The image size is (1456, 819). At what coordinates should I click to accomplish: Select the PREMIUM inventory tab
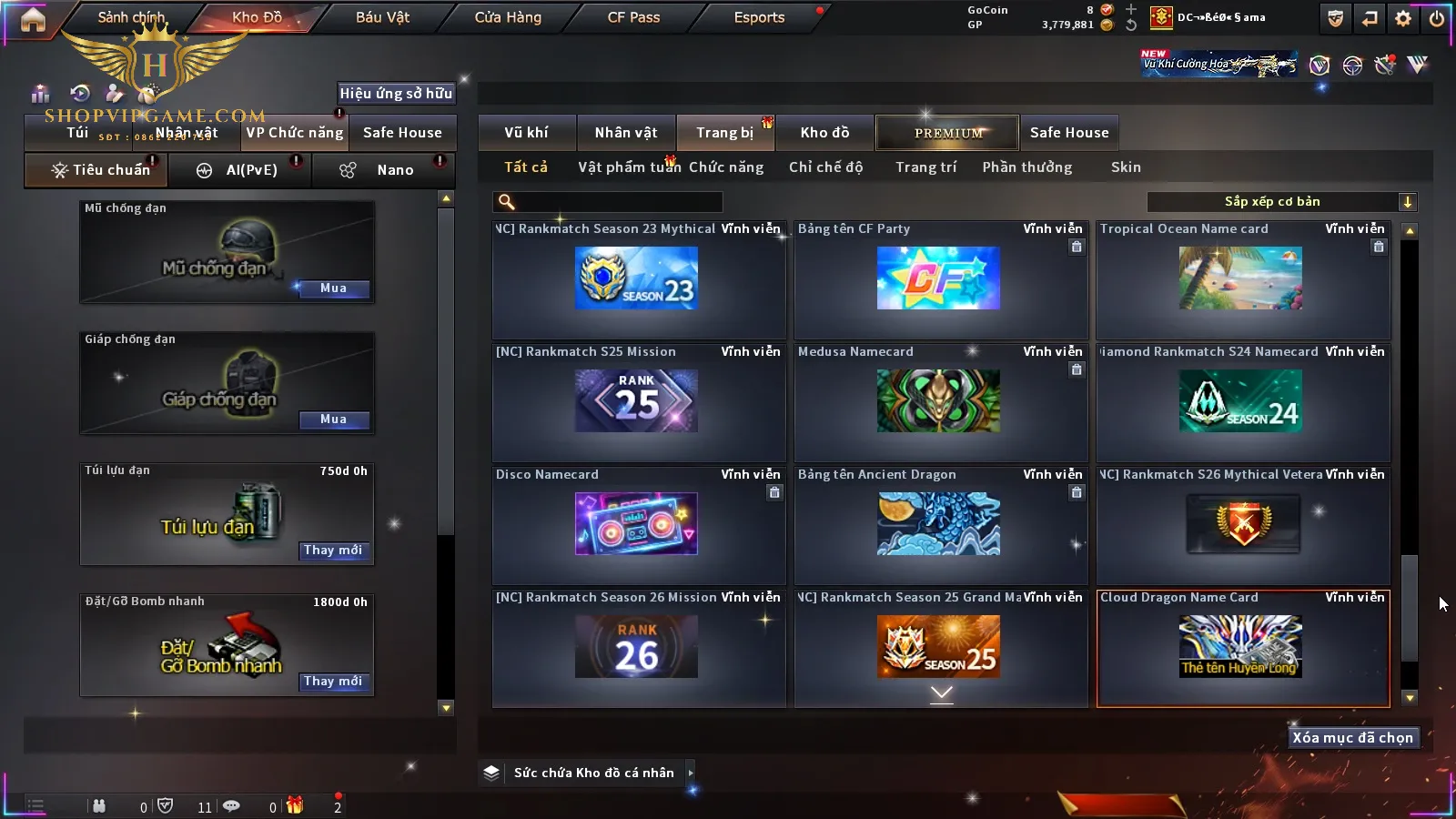click(948, 133)
